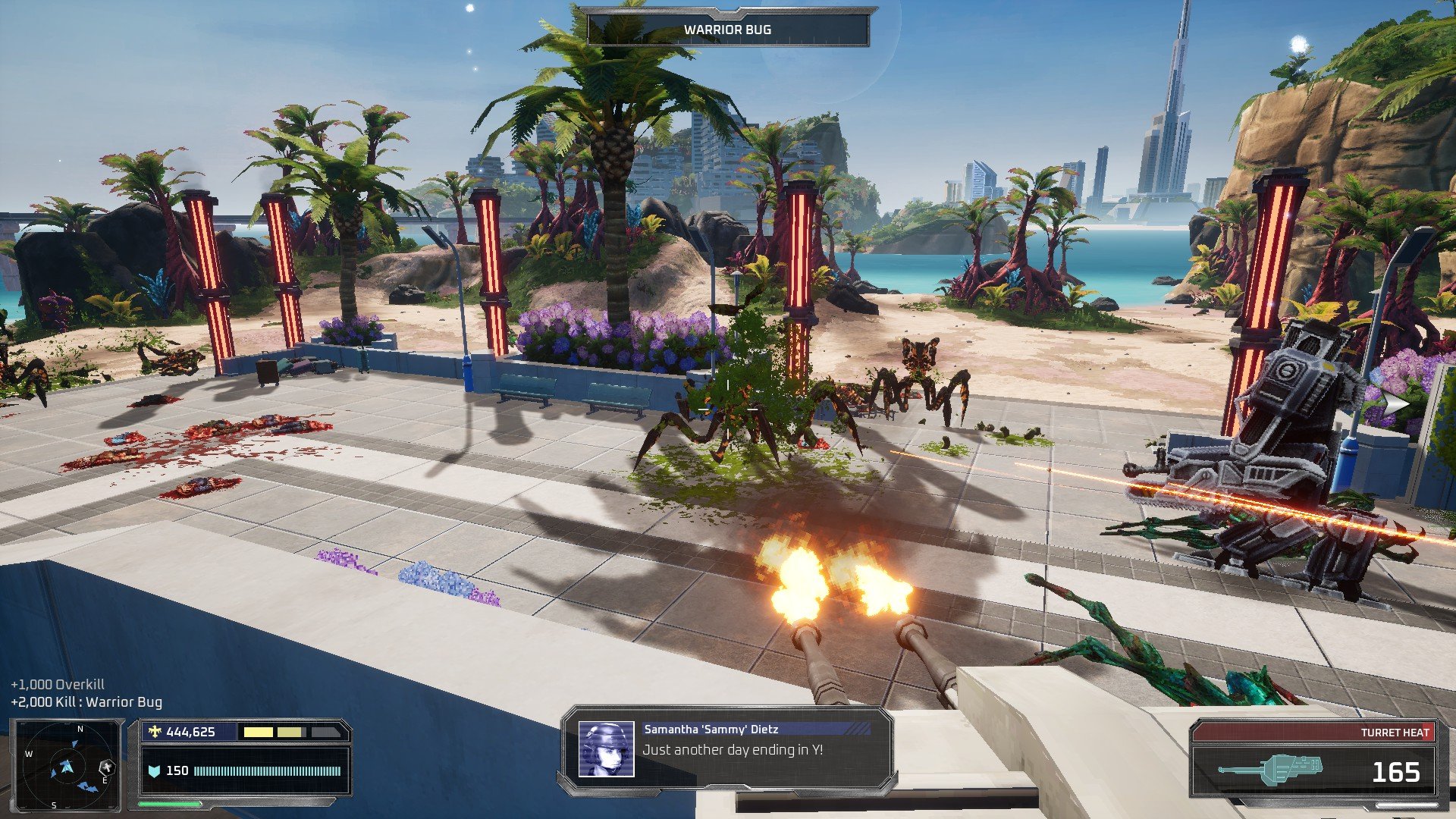Click the compass minimap radar
The width and height of the screenshot is (1456, 819).
67,767
